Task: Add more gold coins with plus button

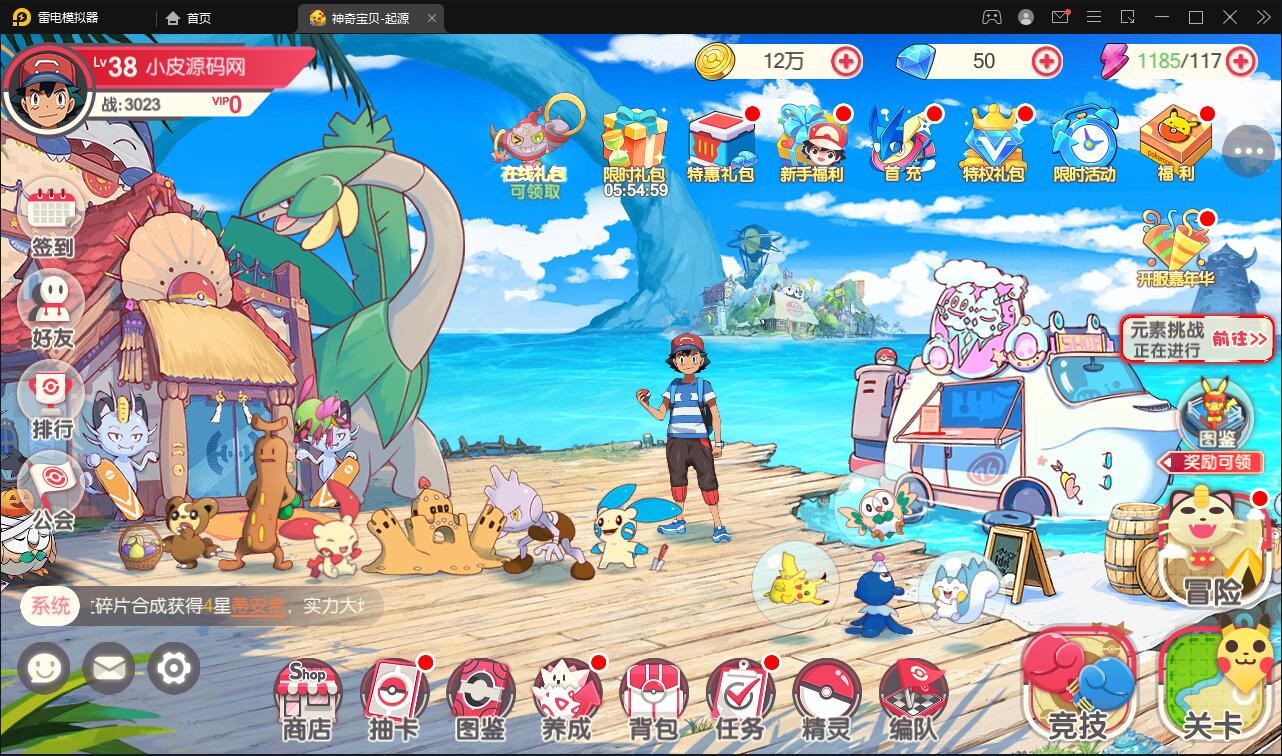Action: tap(846, 62)
